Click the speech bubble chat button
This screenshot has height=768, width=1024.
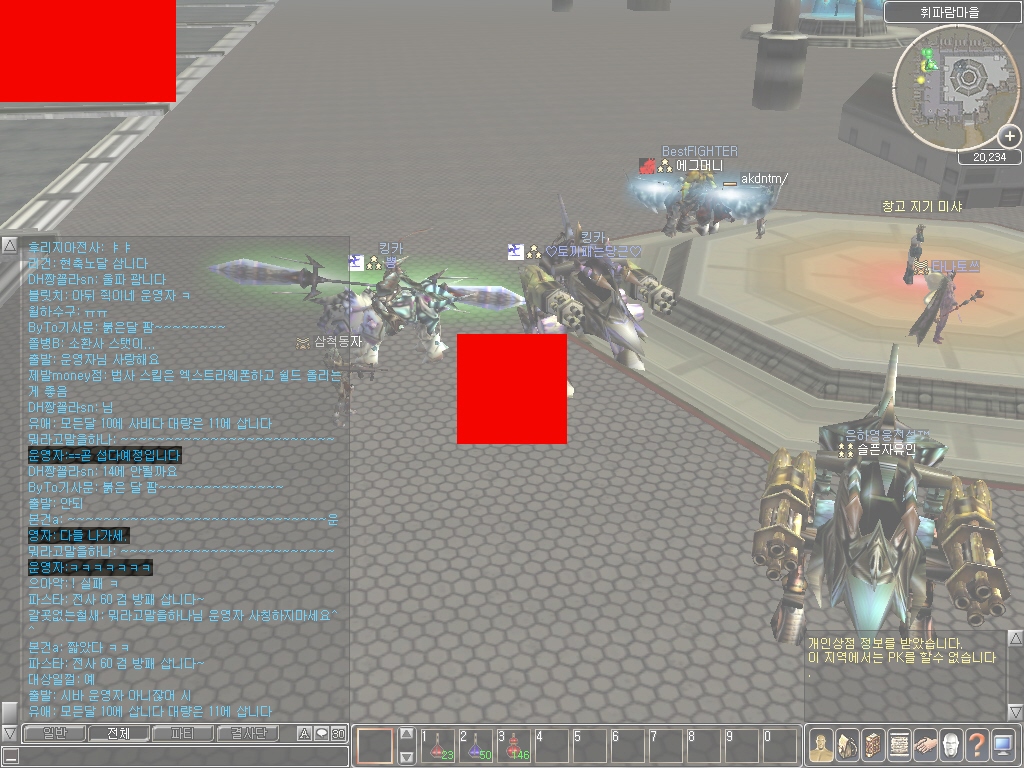click(321, 734)
